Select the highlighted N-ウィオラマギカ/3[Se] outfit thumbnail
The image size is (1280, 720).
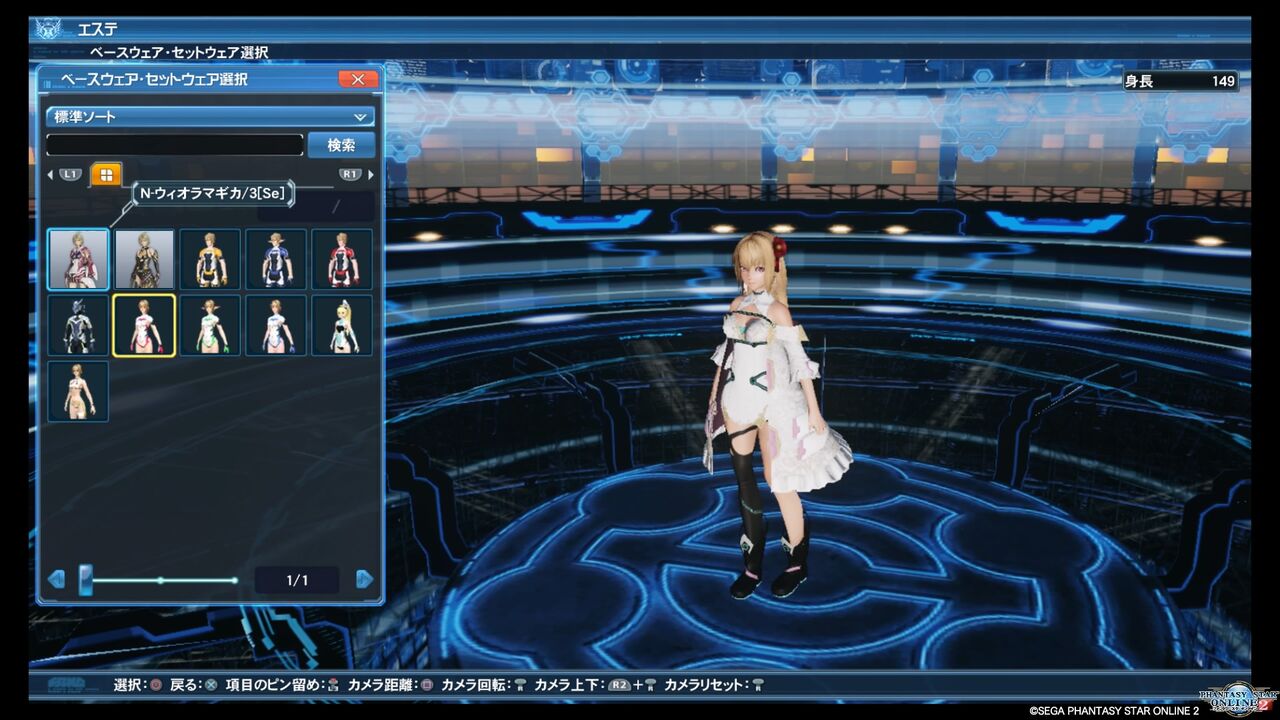point(144,325)
